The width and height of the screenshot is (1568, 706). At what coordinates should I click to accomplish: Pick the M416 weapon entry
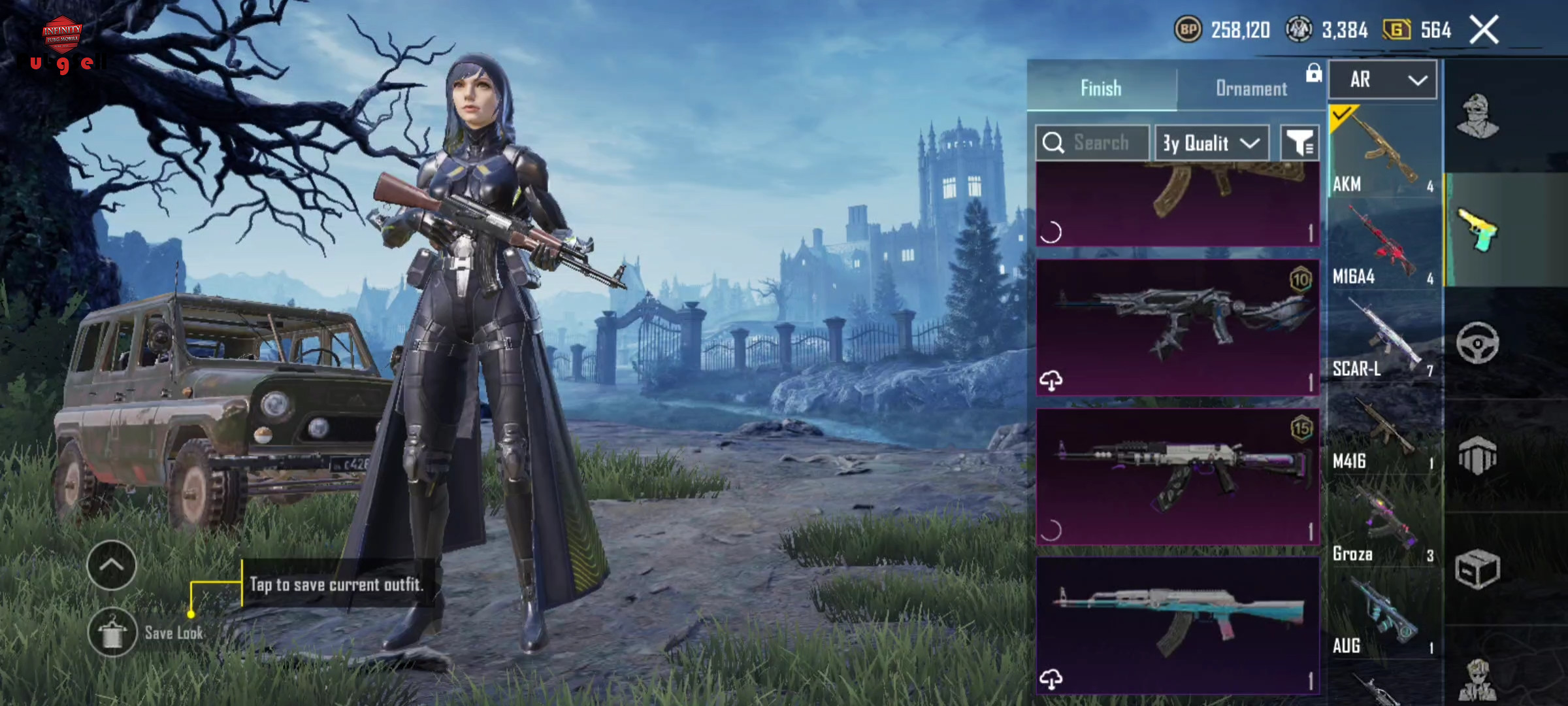point(1384,430)
